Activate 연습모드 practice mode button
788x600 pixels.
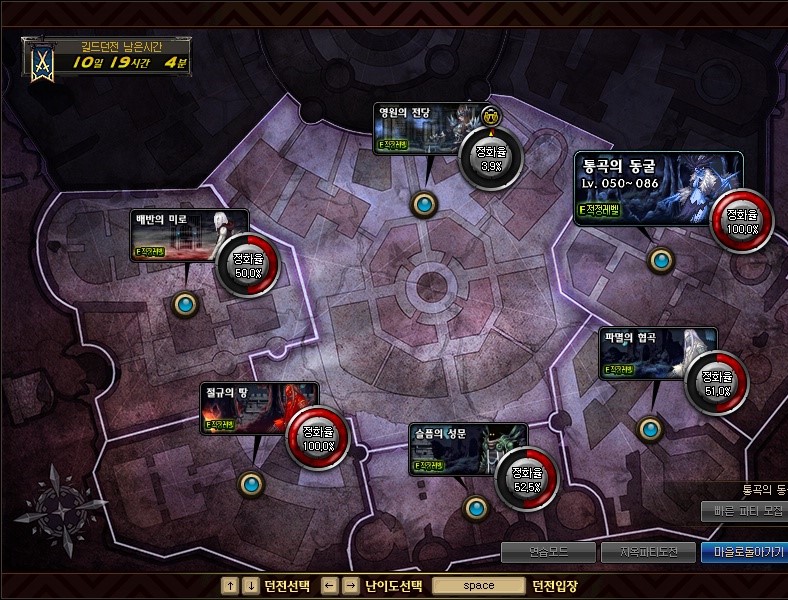pos(548,551)
